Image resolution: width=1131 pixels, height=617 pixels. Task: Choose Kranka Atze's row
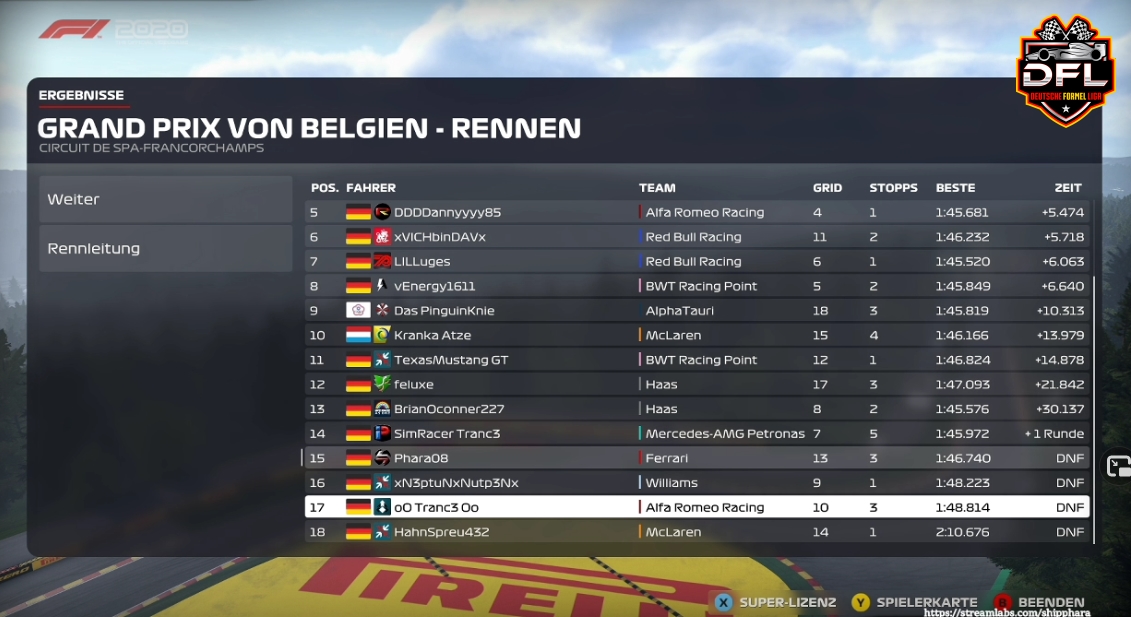696,335
